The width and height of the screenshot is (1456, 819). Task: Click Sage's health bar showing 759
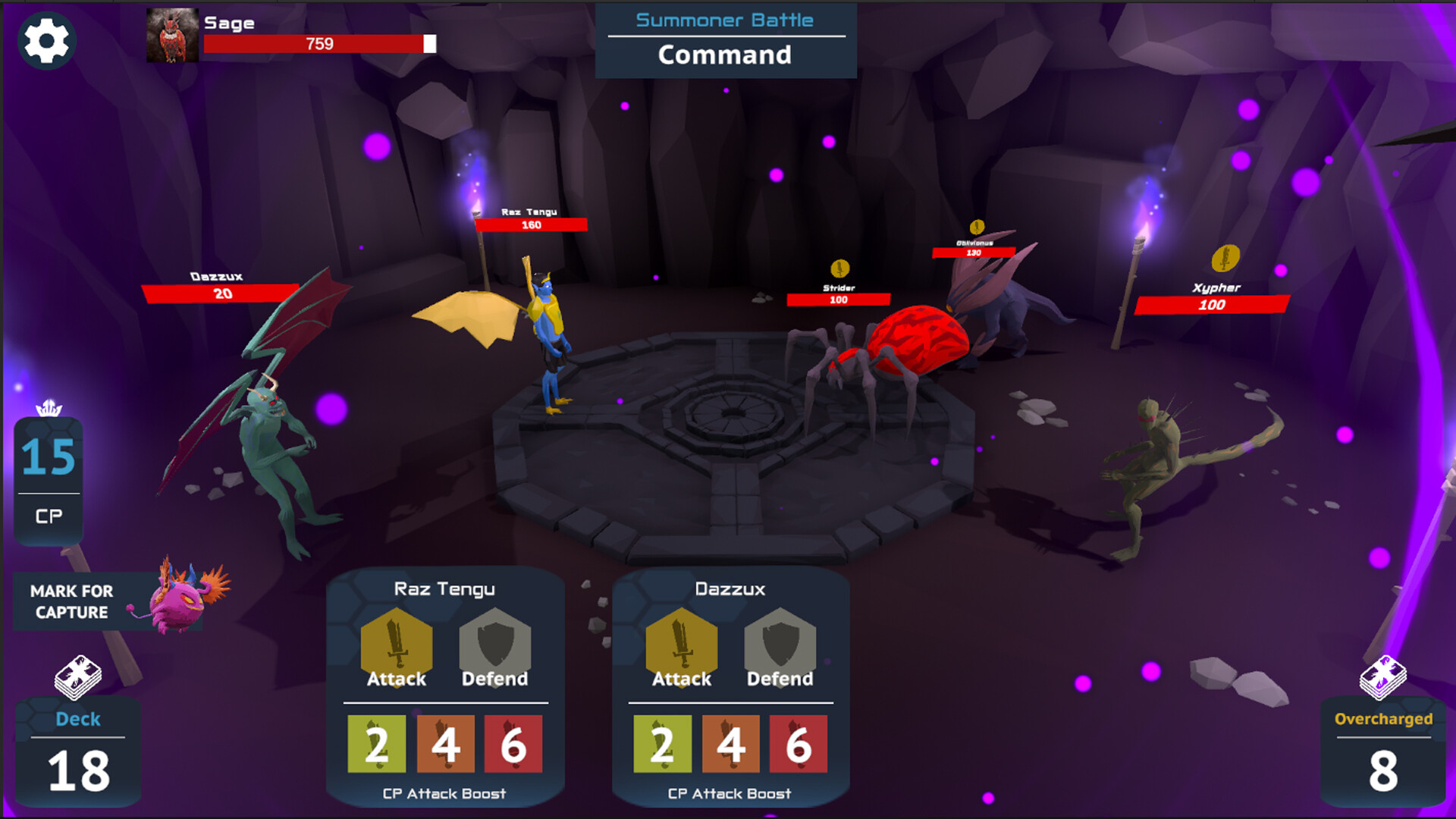[x=318, y=45]
